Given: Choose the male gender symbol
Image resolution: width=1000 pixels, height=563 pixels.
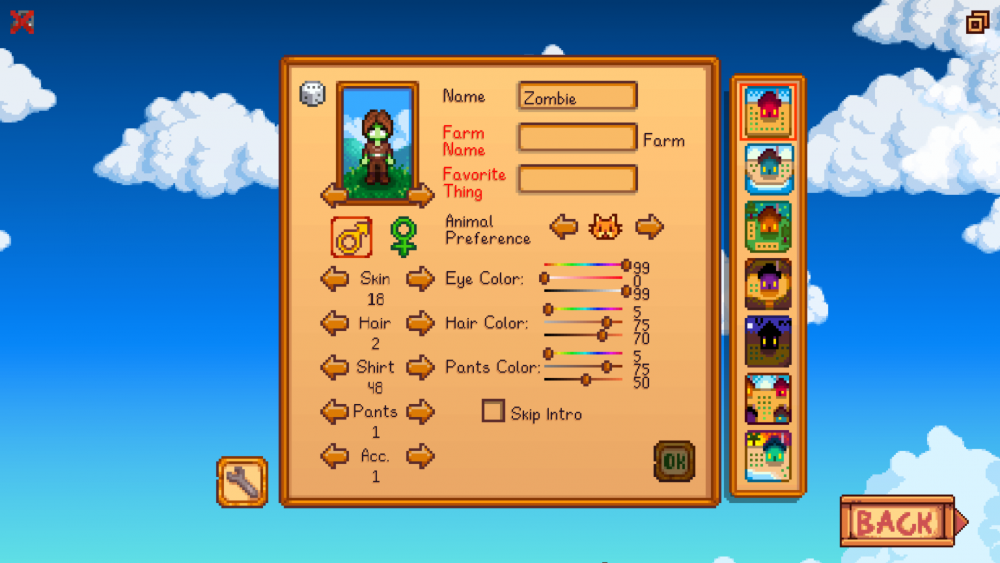Looking at the screenshot, I should (x=351, y=237).
